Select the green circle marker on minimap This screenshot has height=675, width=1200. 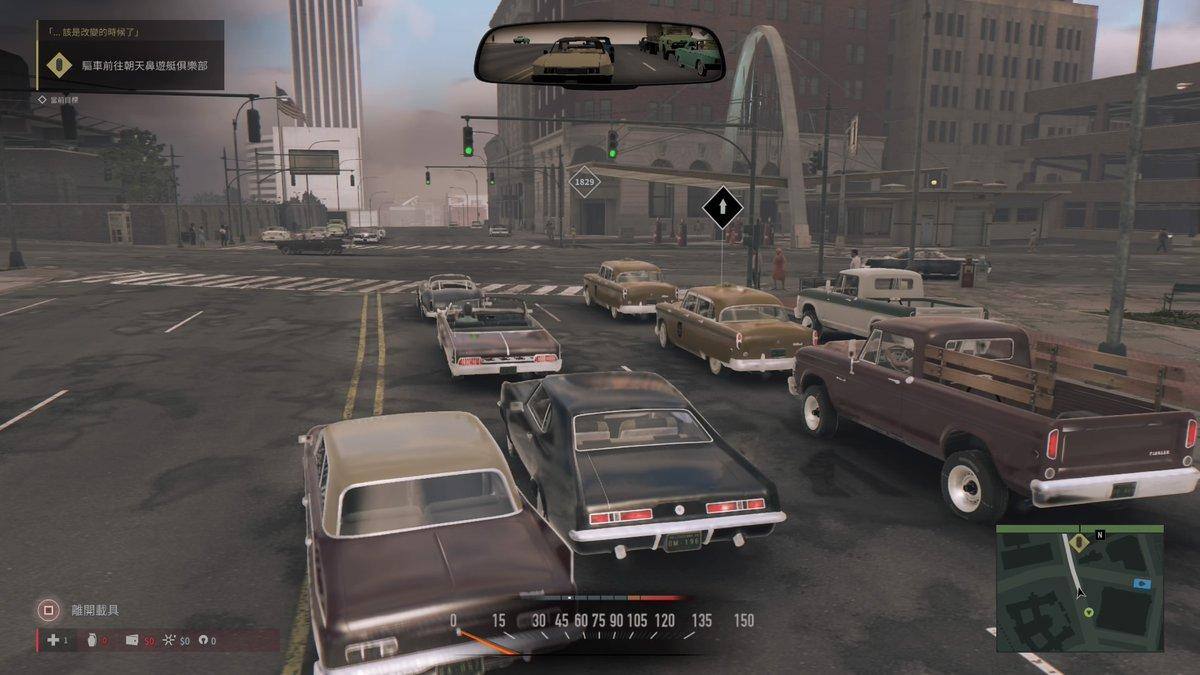[x=1089, y=612]
